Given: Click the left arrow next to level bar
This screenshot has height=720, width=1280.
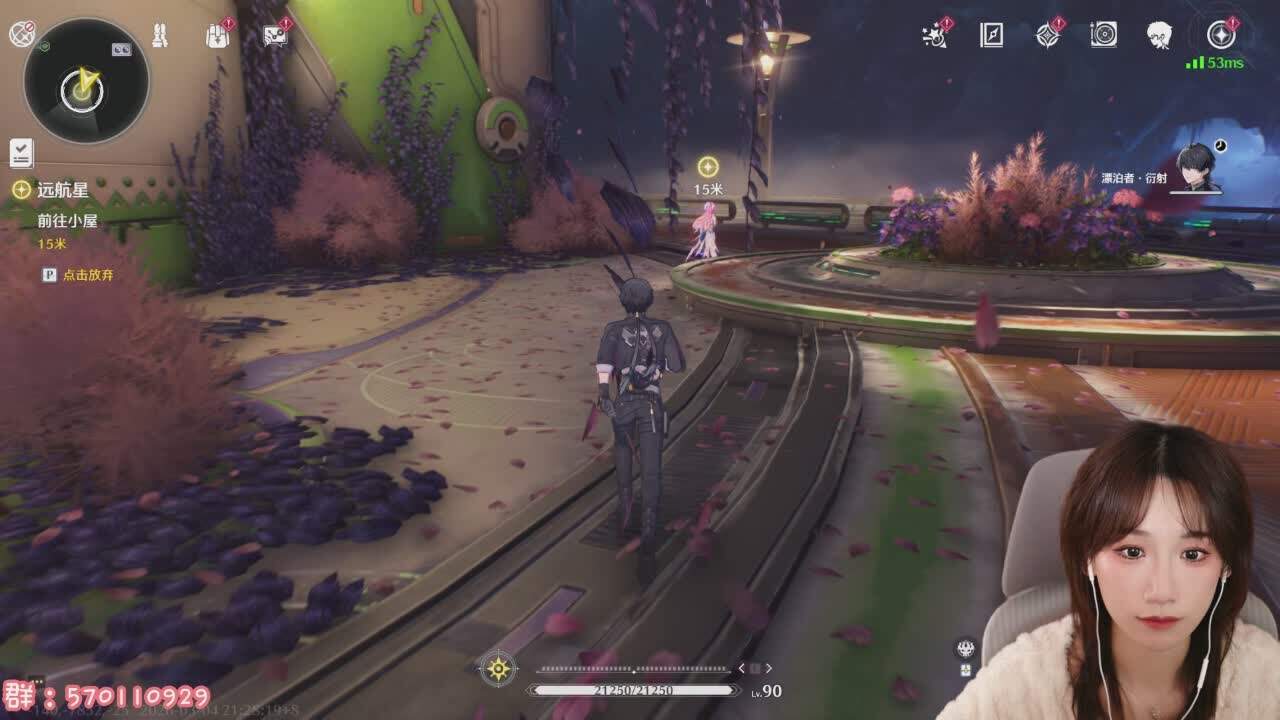Looking at the screenshot, I should point(742,668).
